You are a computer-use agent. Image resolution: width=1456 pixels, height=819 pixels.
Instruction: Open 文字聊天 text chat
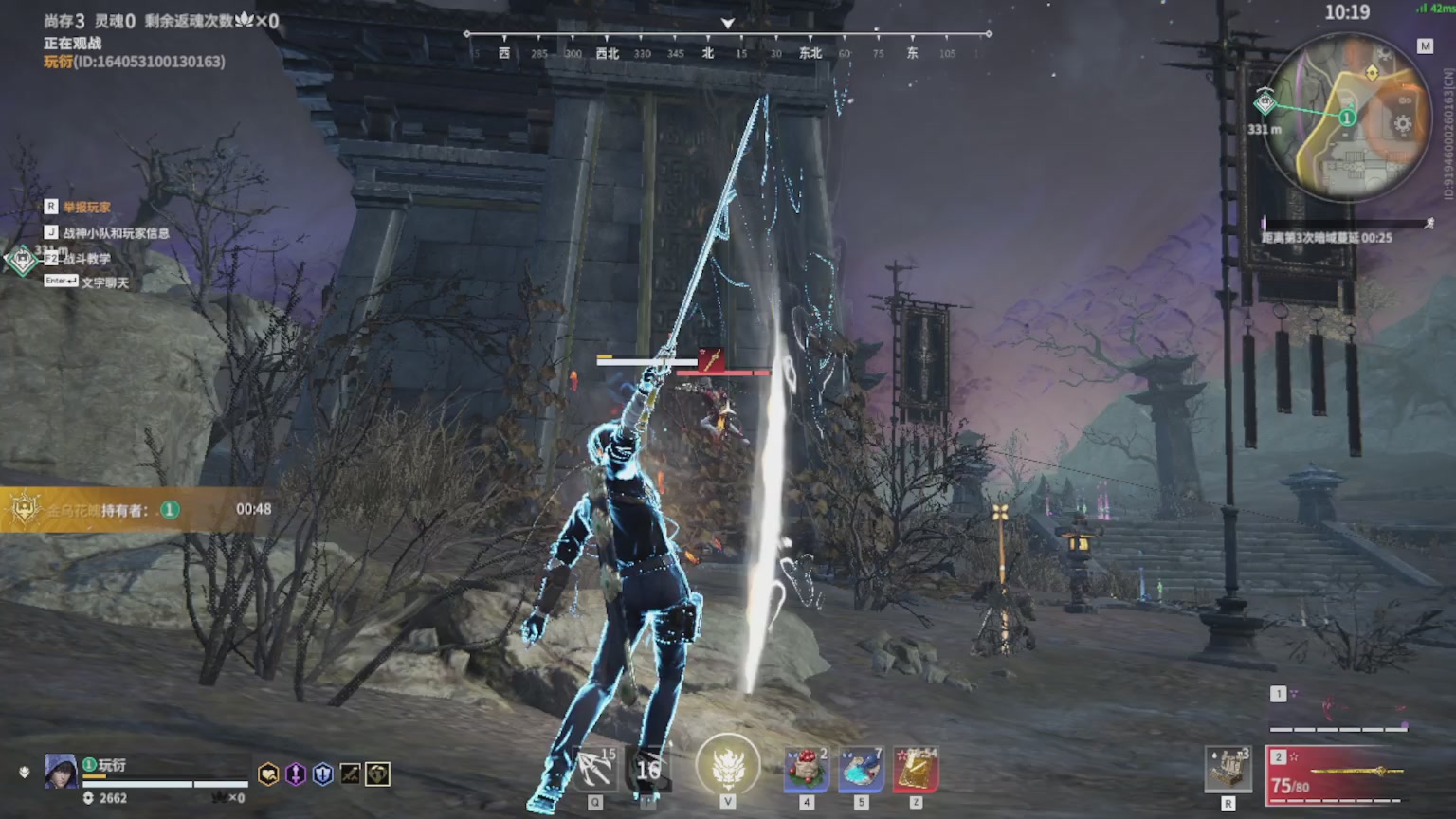104,282
